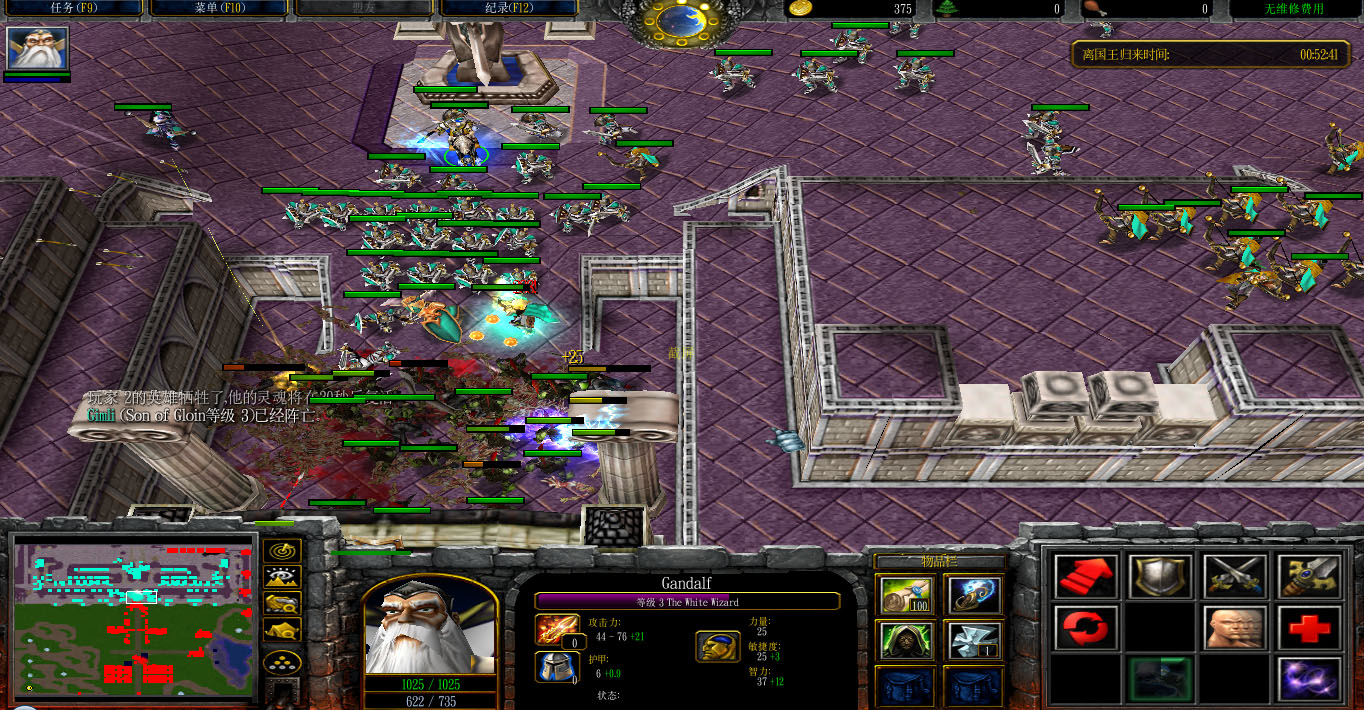The image size is (1364, 710).
Task: Cast the purple swirl ability
Action: (1308, 679)
